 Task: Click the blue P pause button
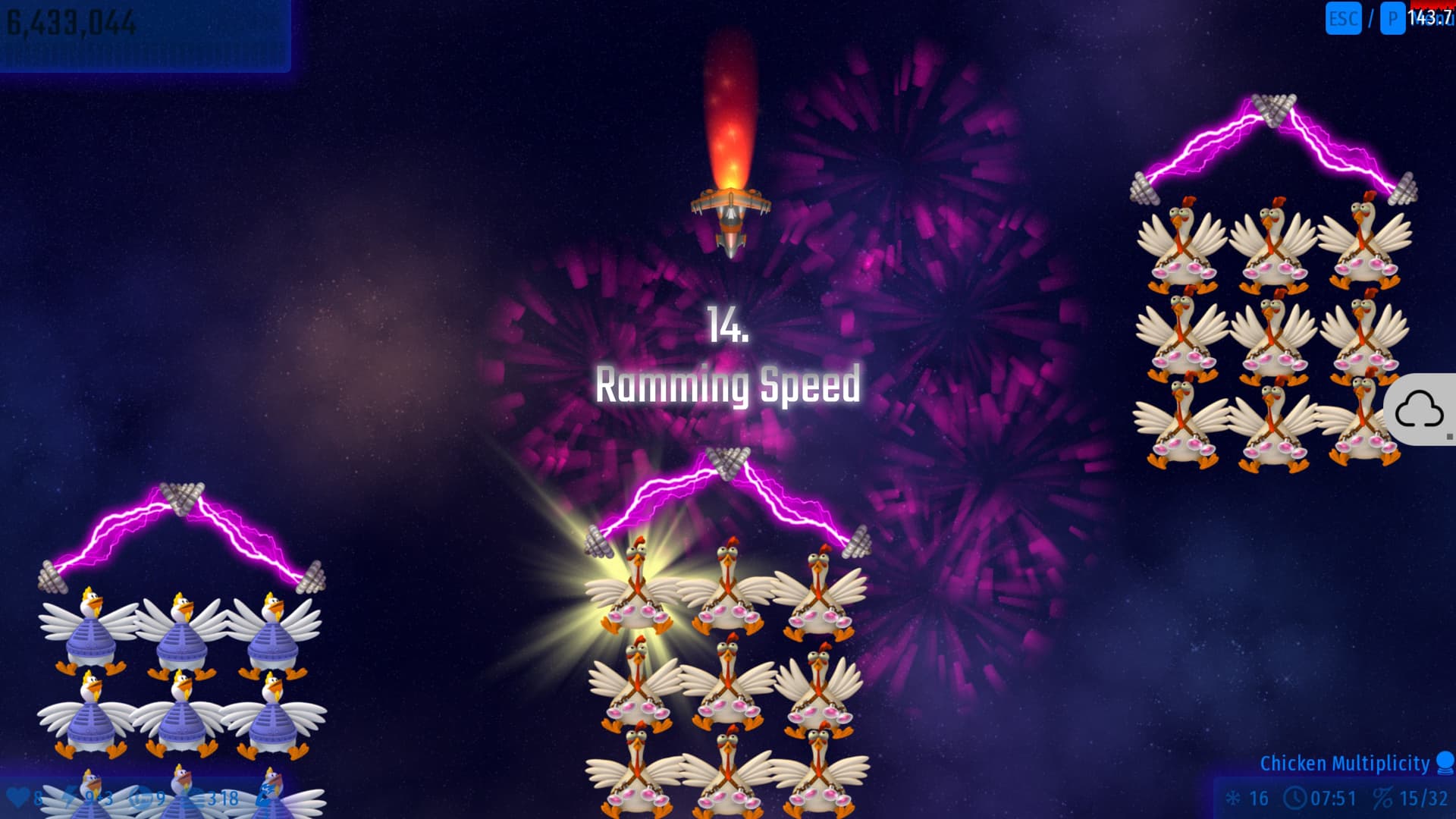point(1392,19)
